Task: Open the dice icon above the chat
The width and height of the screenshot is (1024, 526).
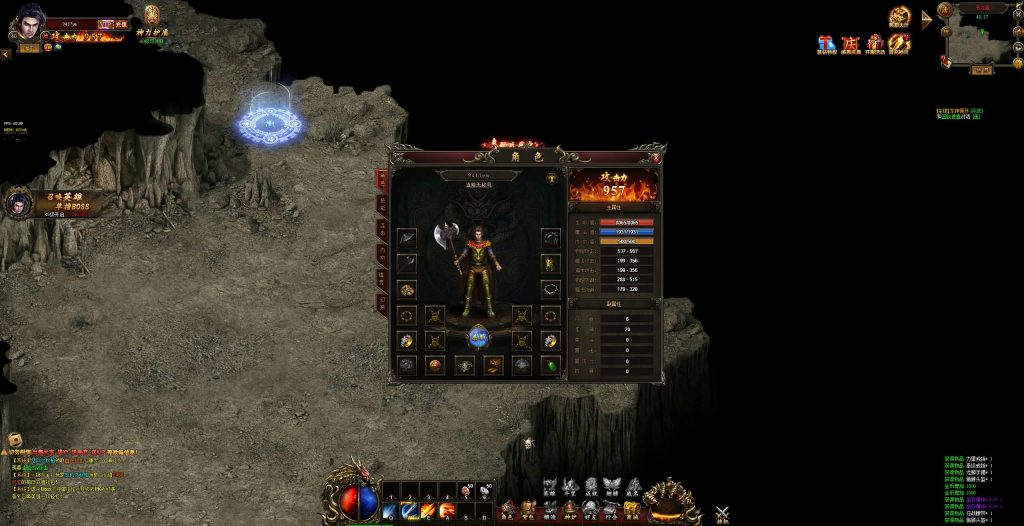Action: pyautogui.click(x=15, y=439)
